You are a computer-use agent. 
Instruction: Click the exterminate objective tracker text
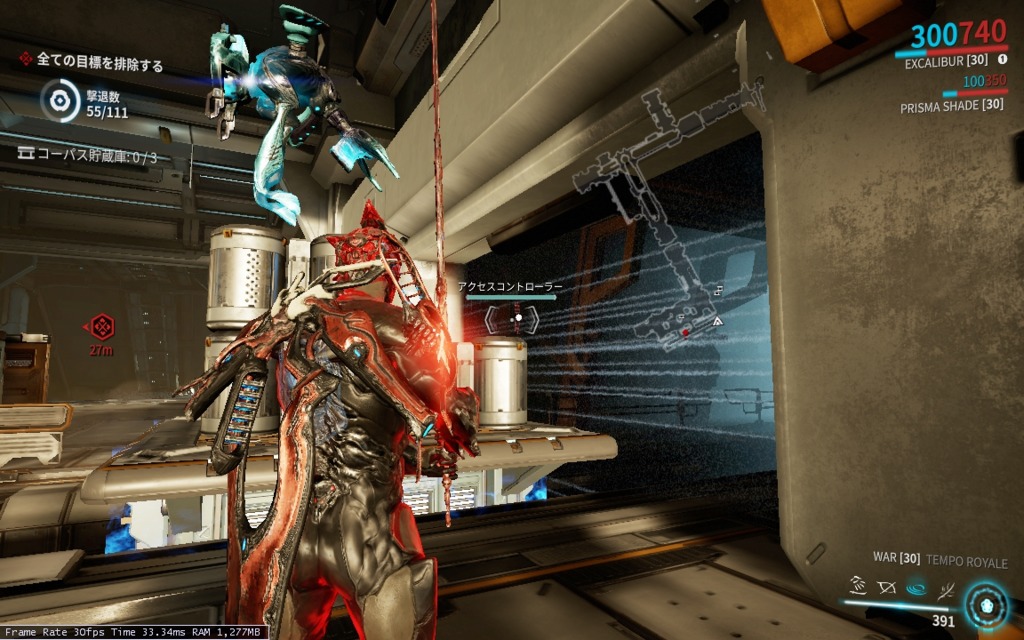98,62
